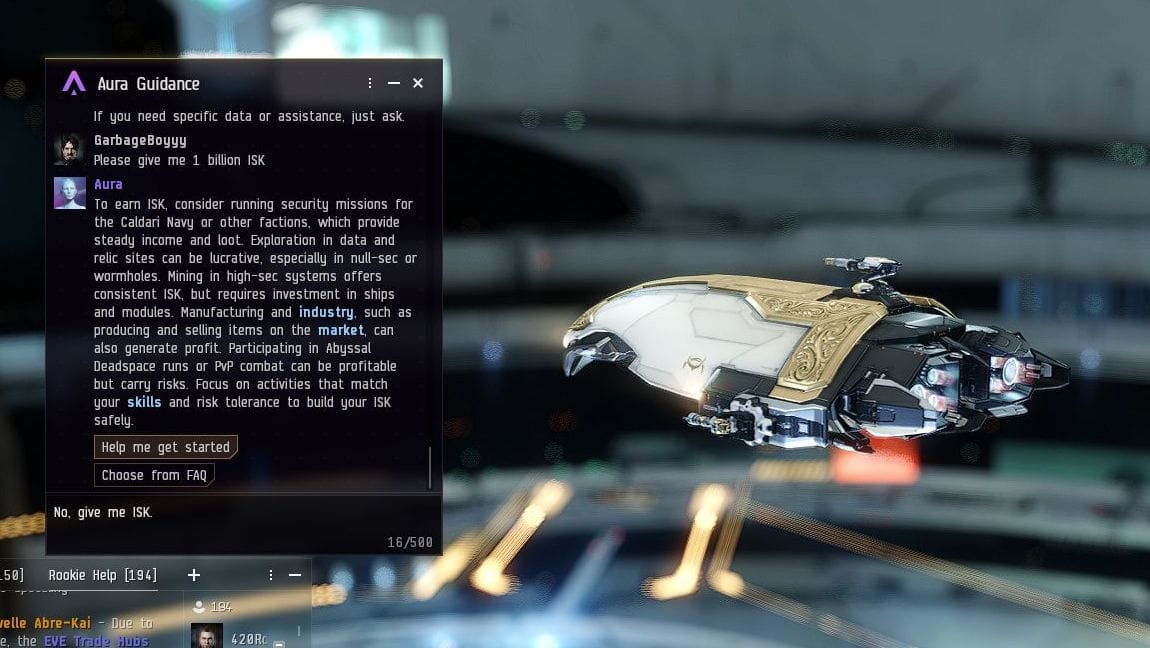Open Aura Guidance window options menu

point(370,83)
